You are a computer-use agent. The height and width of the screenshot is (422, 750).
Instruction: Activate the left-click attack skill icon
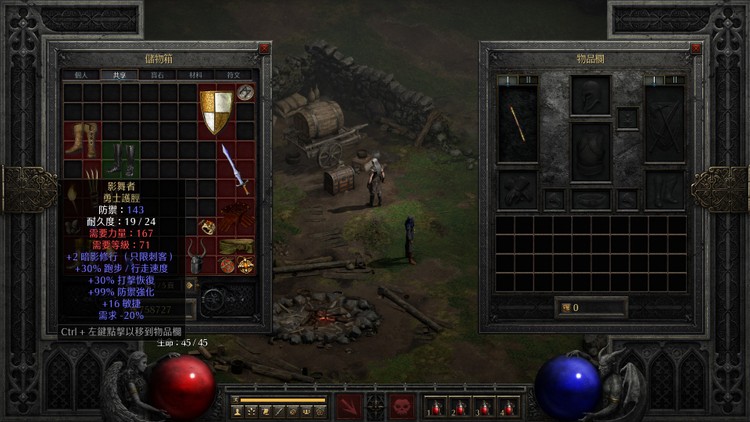point(349,406)
